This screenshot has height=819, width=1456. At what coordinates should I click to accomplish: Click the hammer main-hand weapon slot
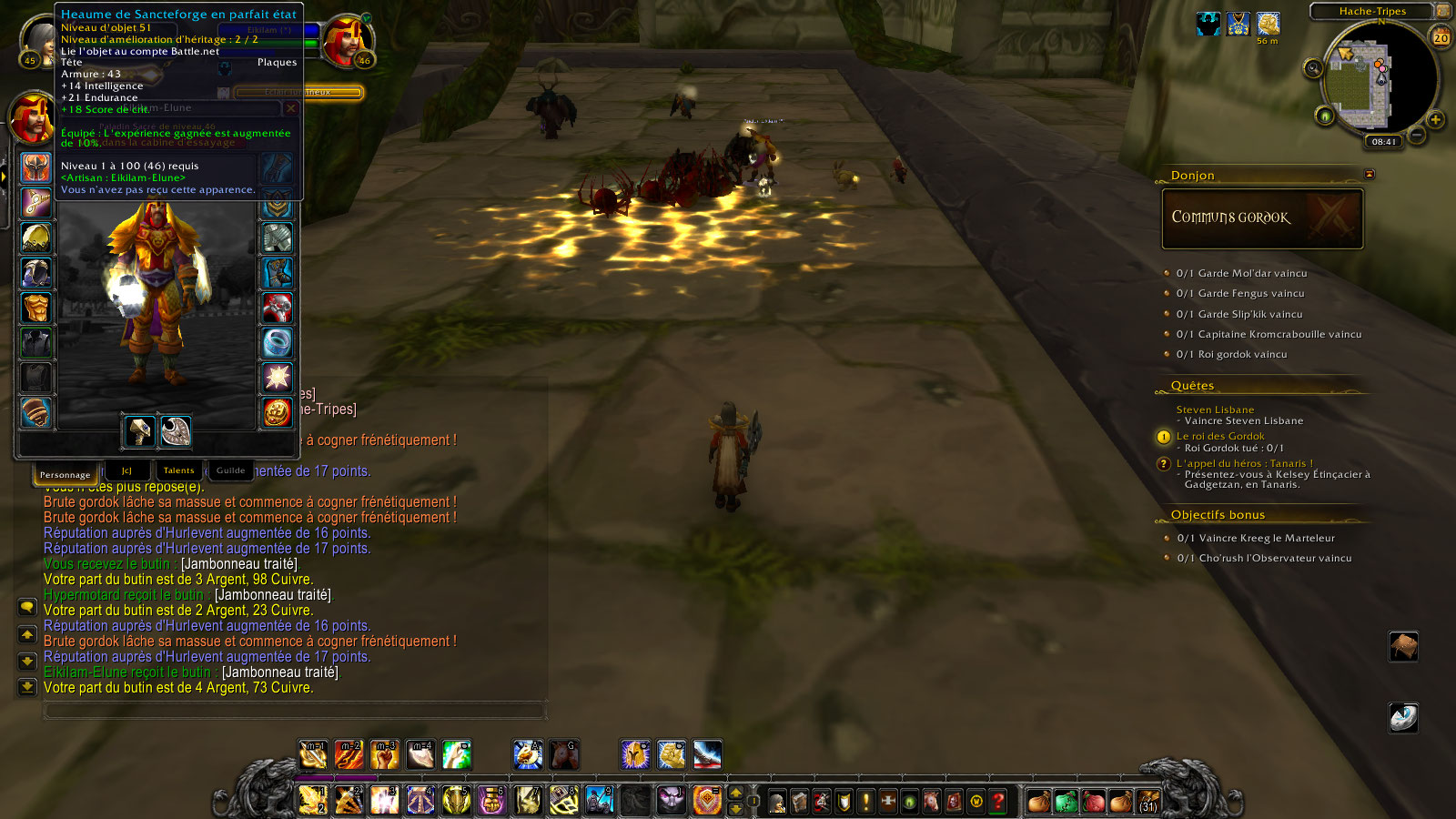[139, 431]
